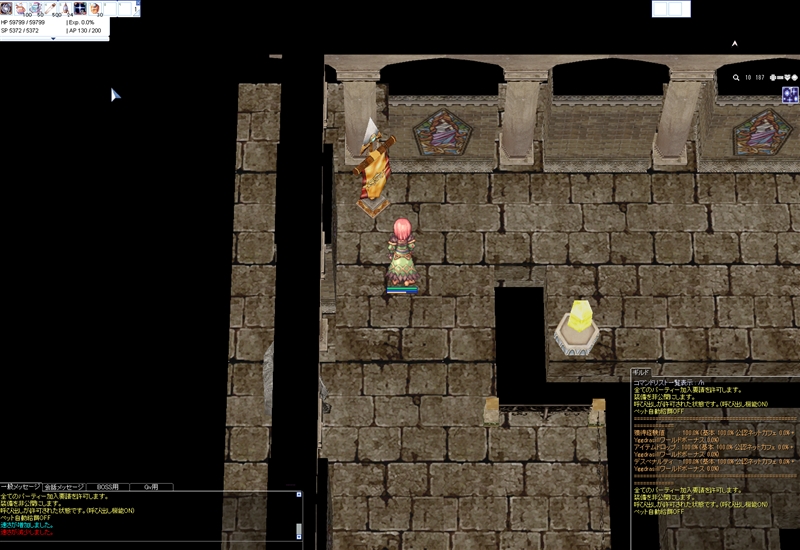
Task: Use the hotbar item with 100 count
Action: [22, 9]
